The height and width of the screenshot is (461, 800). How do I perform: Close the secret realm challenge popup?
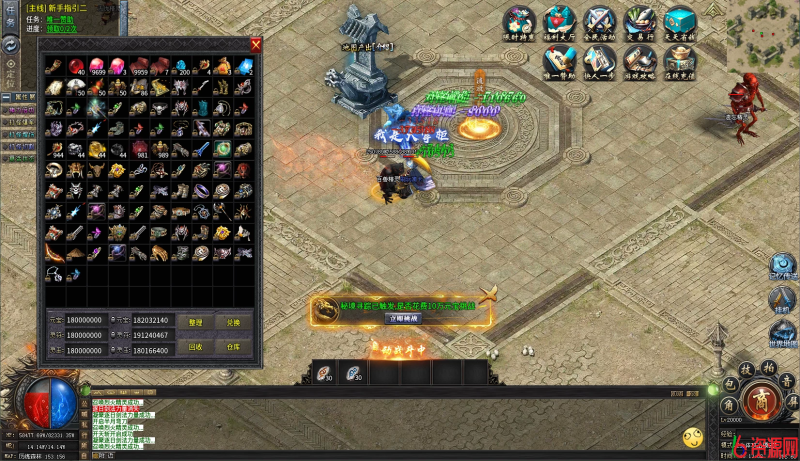(x=489, y=295)
